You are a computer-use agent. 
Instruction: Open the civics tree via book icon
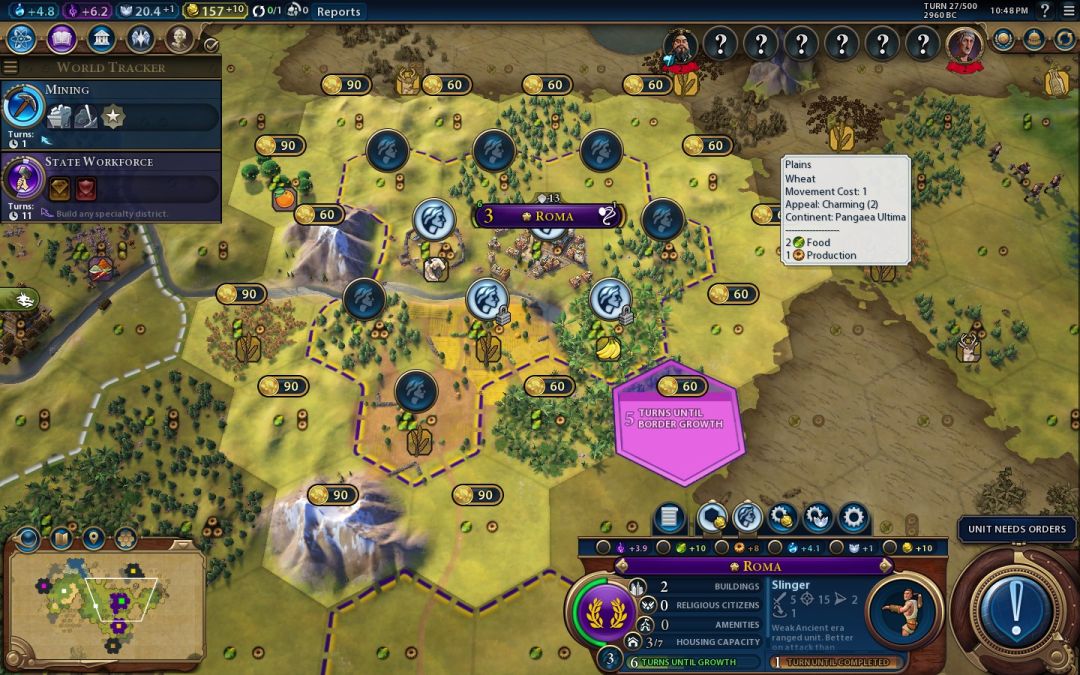click(x=61, y=39)
